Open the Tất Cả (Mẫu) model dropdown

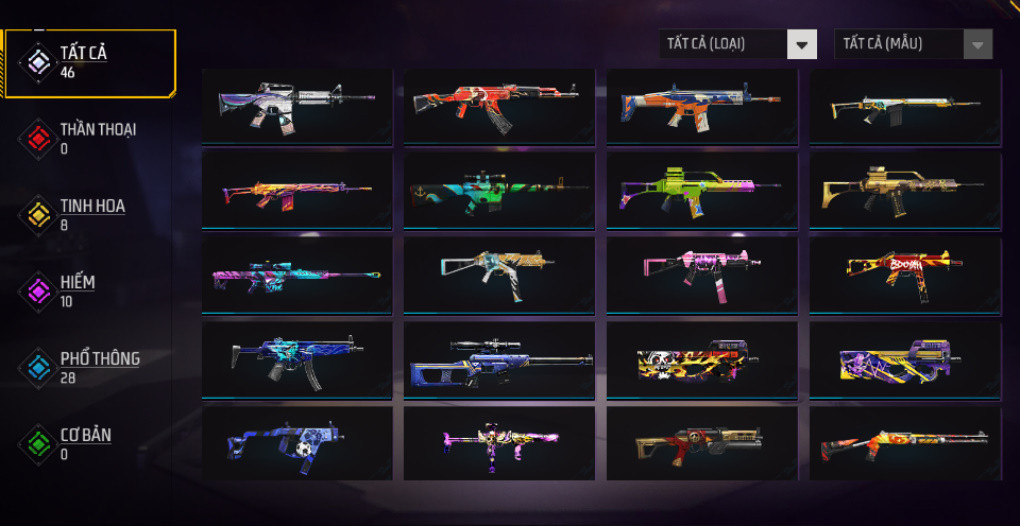tap(913, 44)
